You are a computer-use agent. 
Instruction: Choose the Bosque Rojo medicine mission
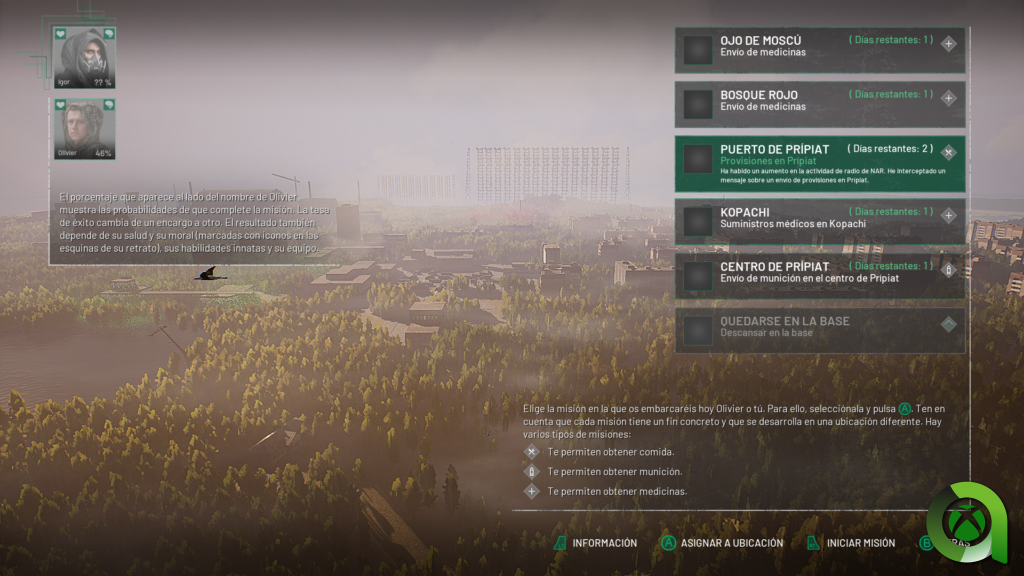click(x=820, y=101)
